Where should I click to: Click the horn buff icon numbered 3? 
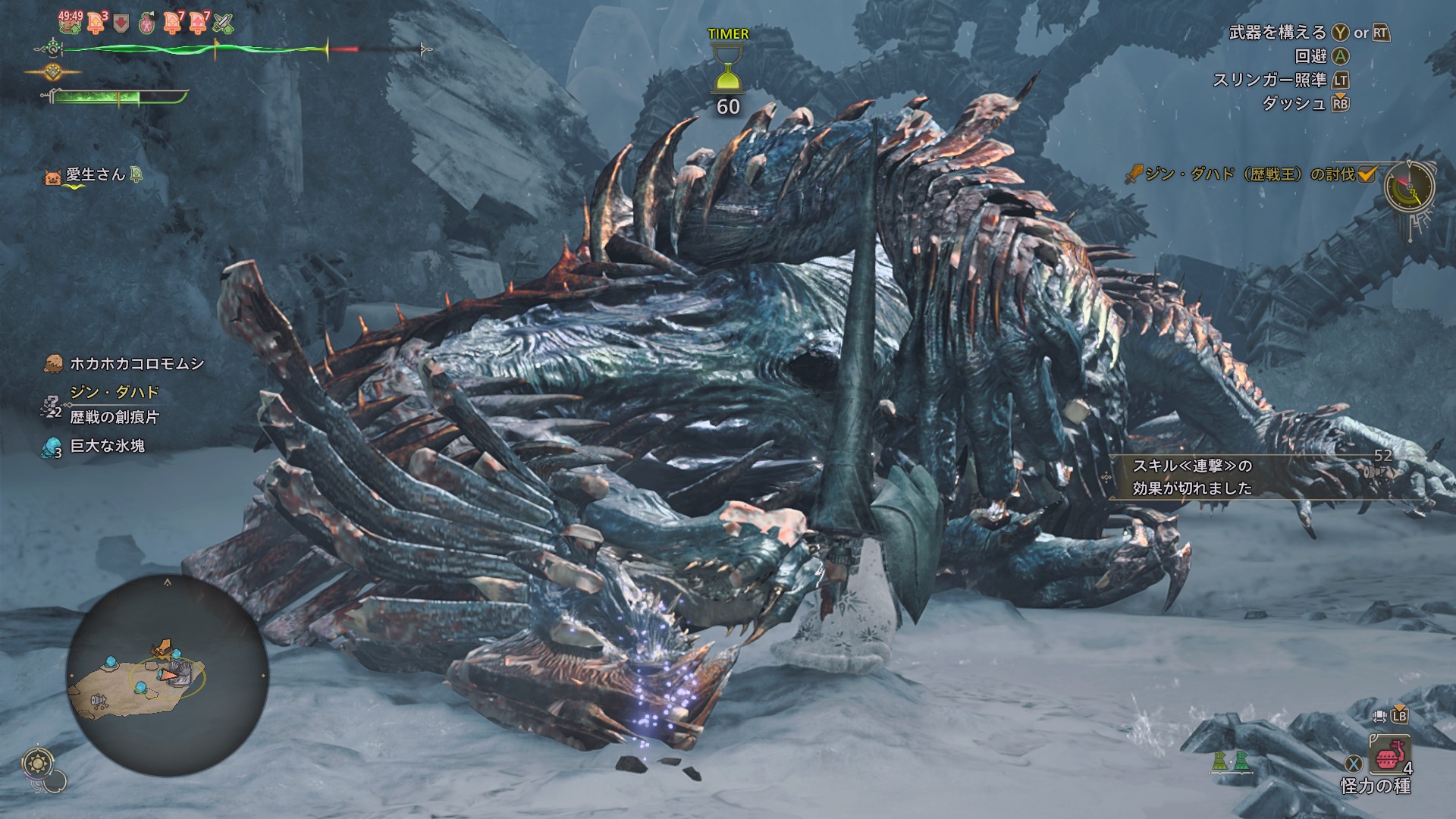point(96,23)
